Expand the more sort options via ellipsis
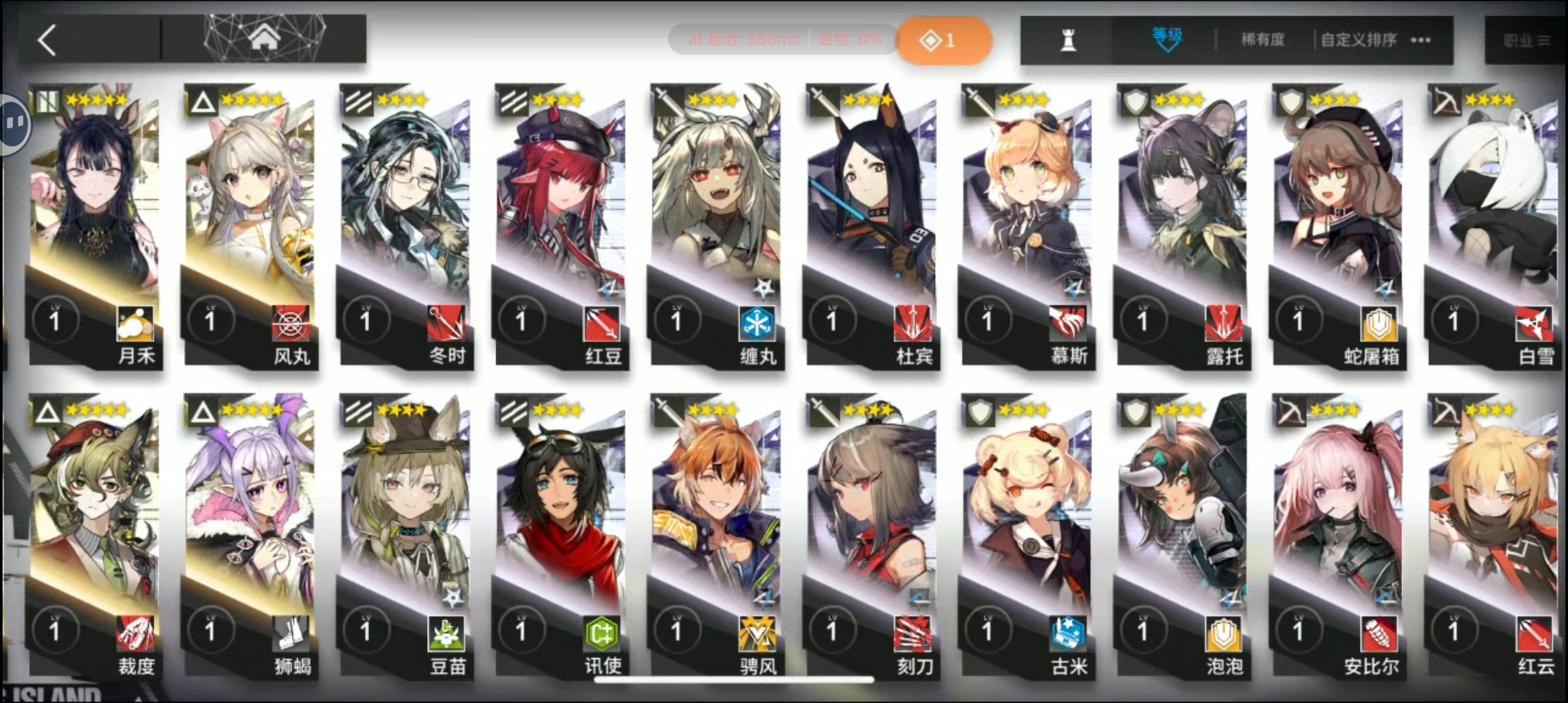This screenshot has height=703, width=1568. 1420,39
